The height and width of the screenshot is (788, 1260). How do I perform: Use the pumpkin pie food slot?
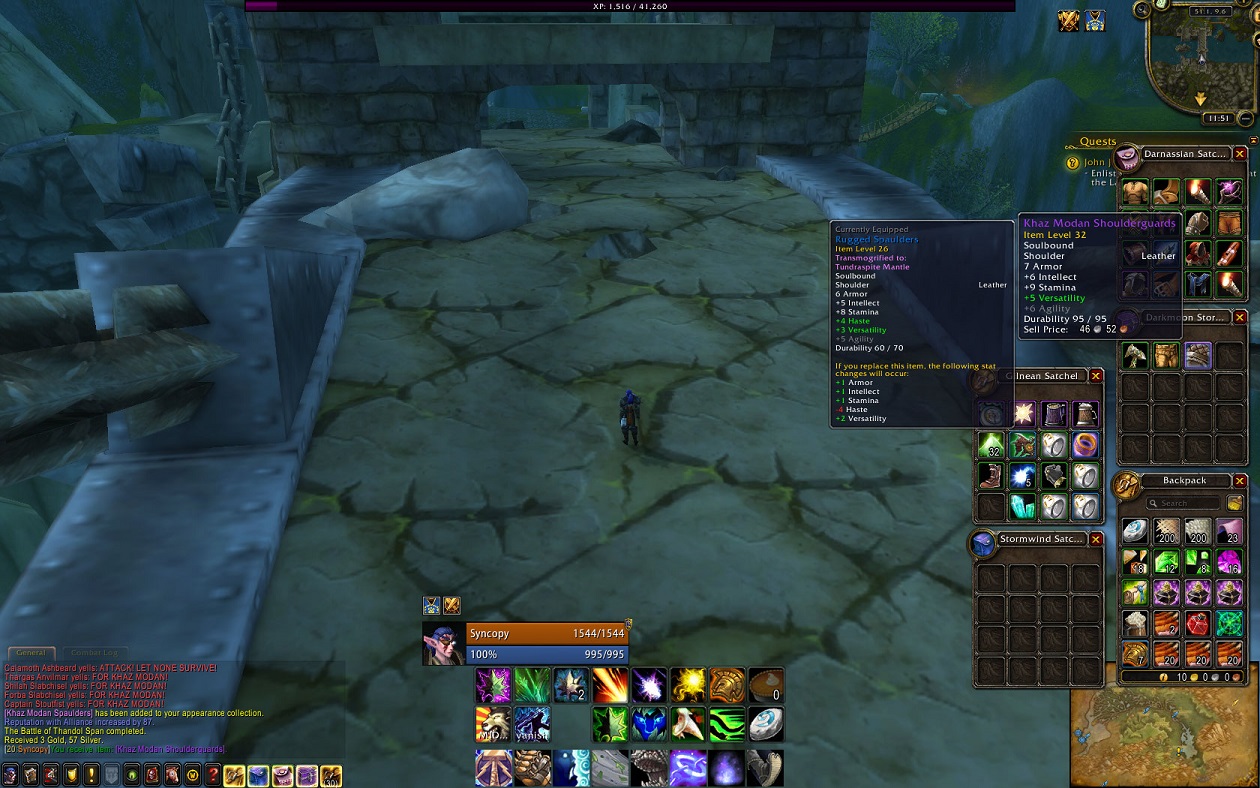(x=765, y=685)
